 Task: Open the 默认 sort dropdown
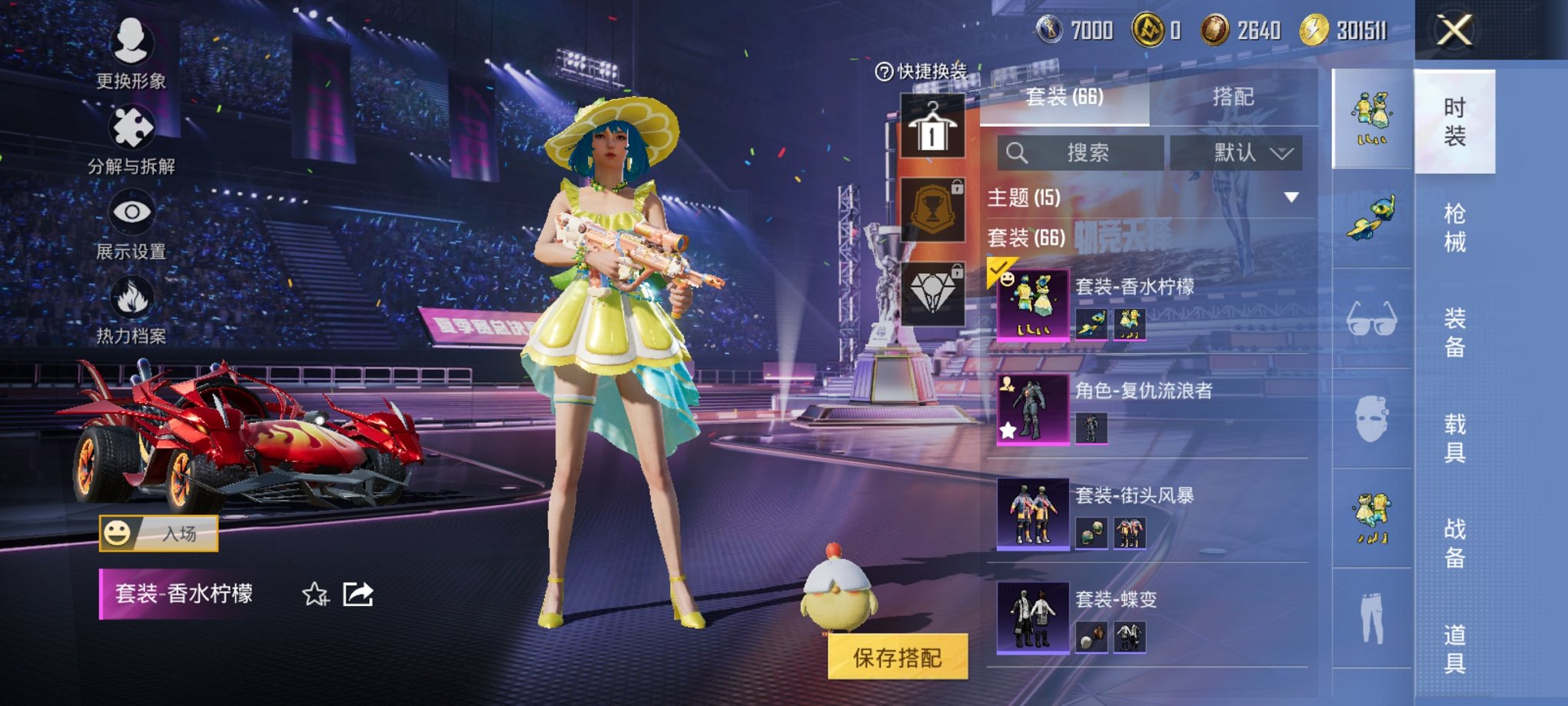coord(1238,153)
